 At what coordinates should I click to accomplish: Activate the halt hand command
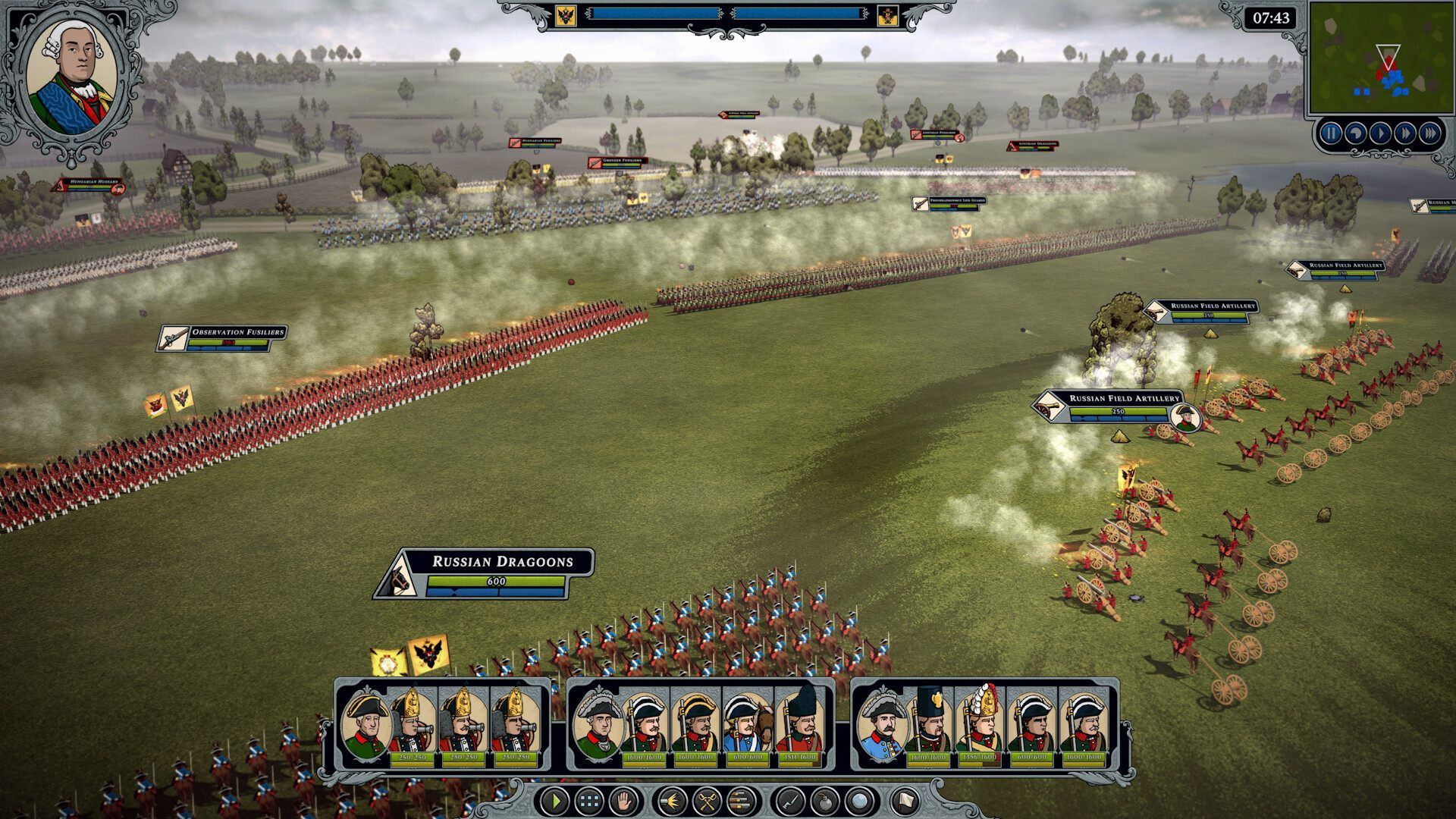[x=623, y=800]
